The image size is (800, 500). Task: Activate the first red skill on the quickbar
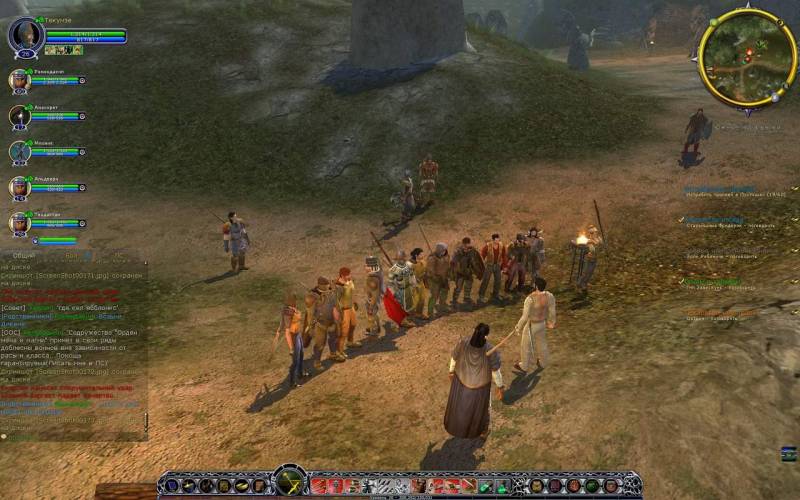[319, 486]
